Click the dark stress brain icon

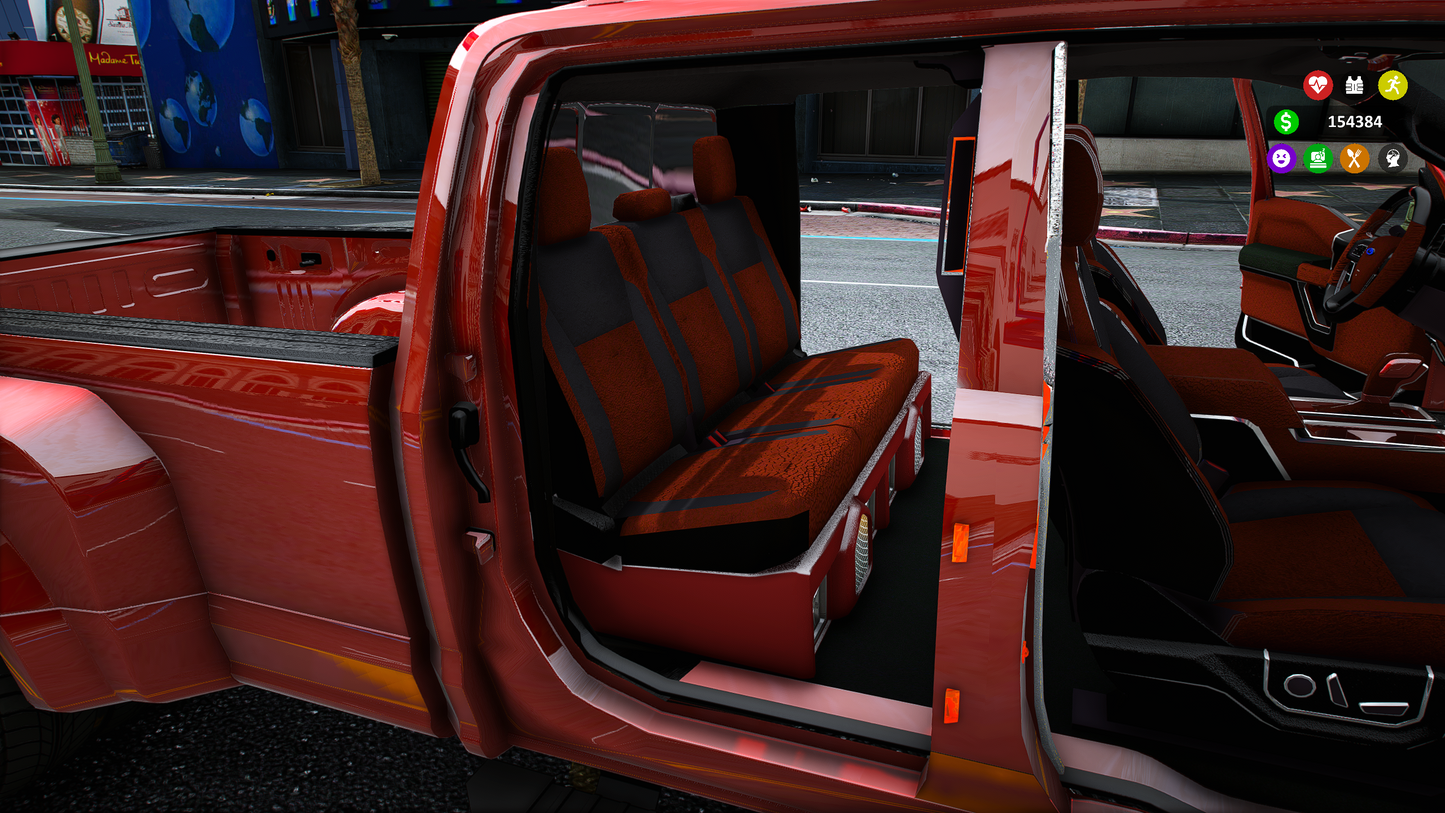point(1394,159)
